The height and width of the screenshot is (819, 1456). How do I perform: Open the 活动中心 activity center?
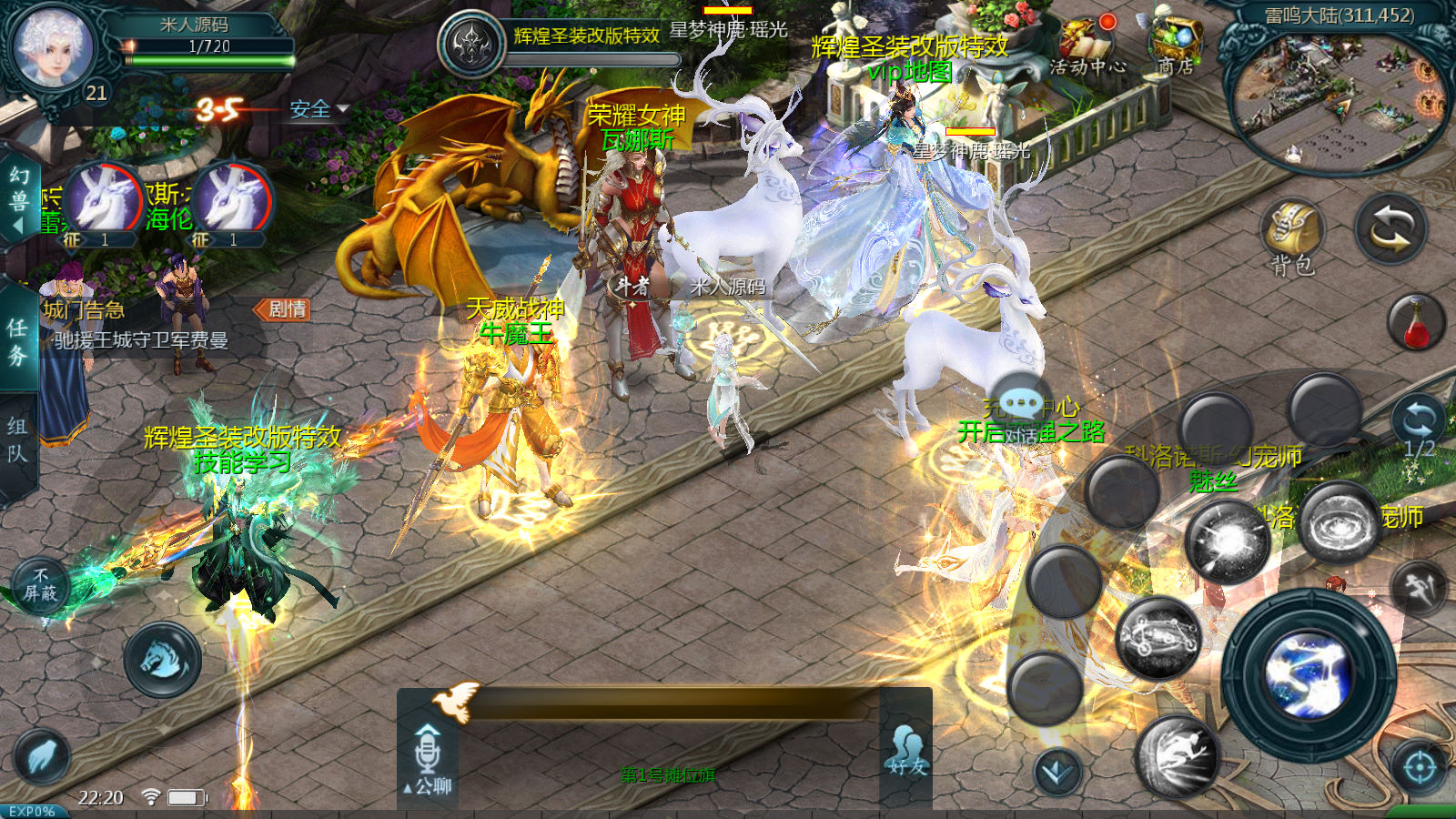(1087, 44)
